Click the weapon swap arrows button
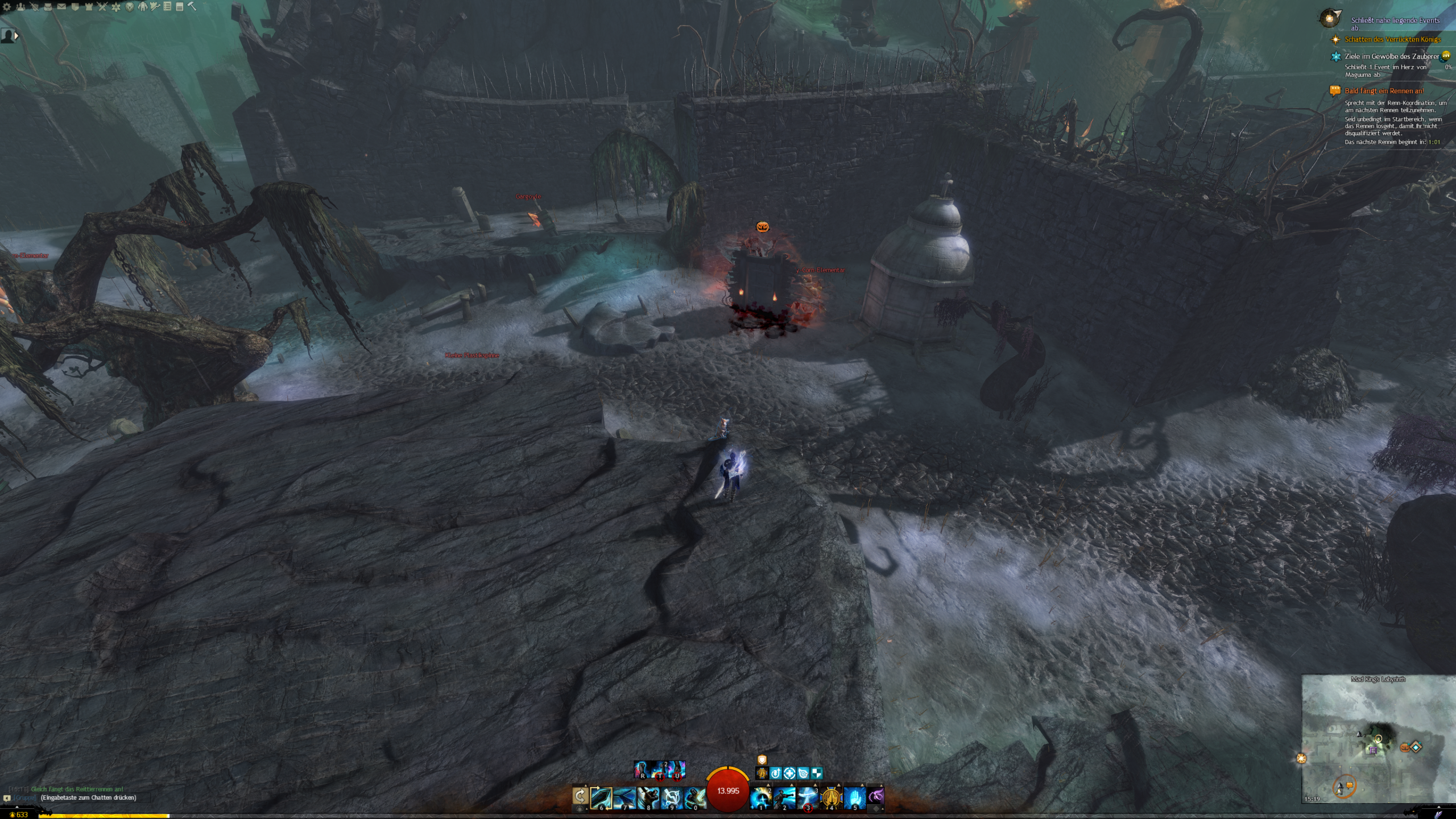The height and width of the screenshot is (819, 1456). (x=580, y=796)
